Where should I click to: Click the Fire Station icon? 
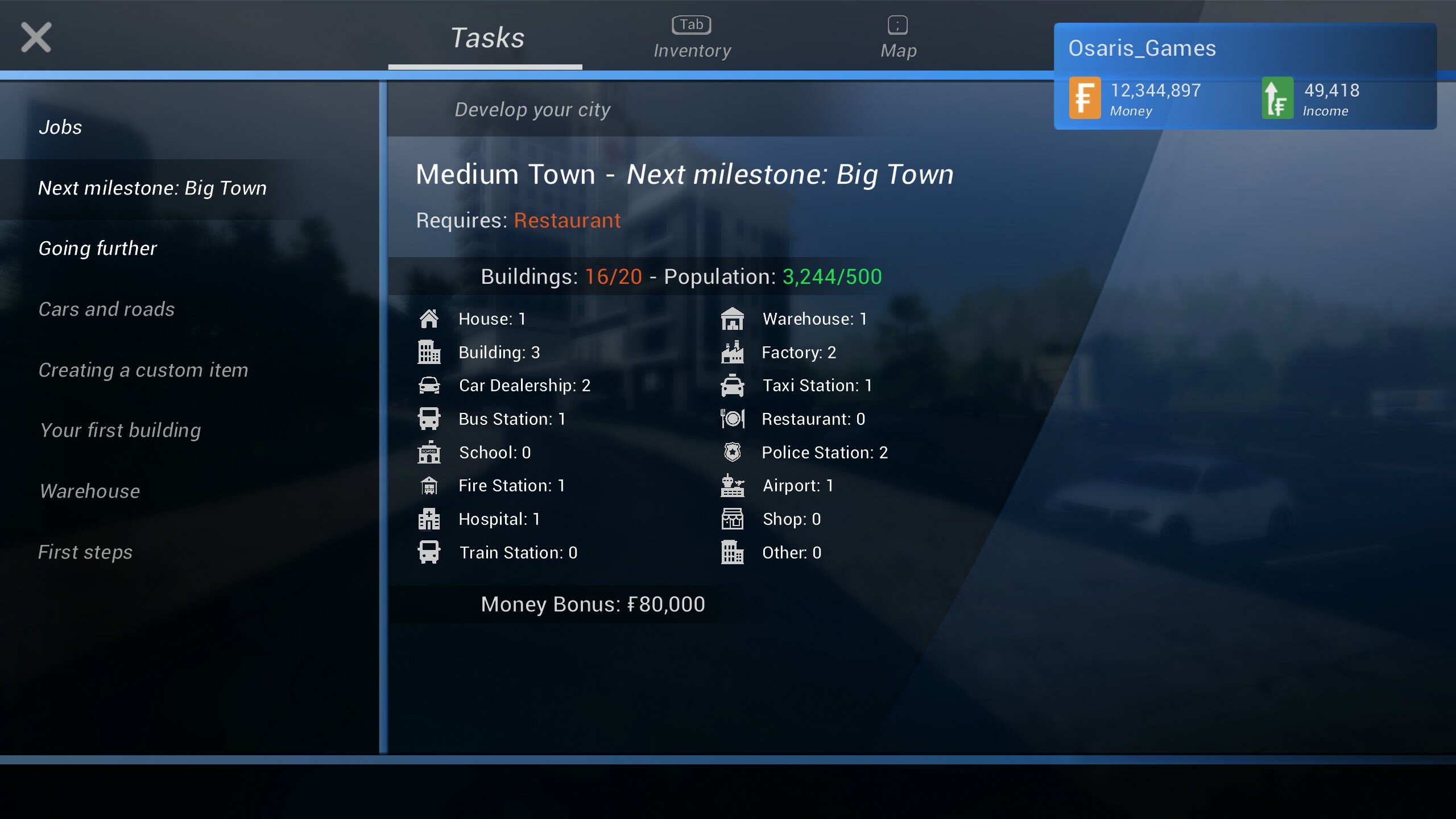(429, 485)
